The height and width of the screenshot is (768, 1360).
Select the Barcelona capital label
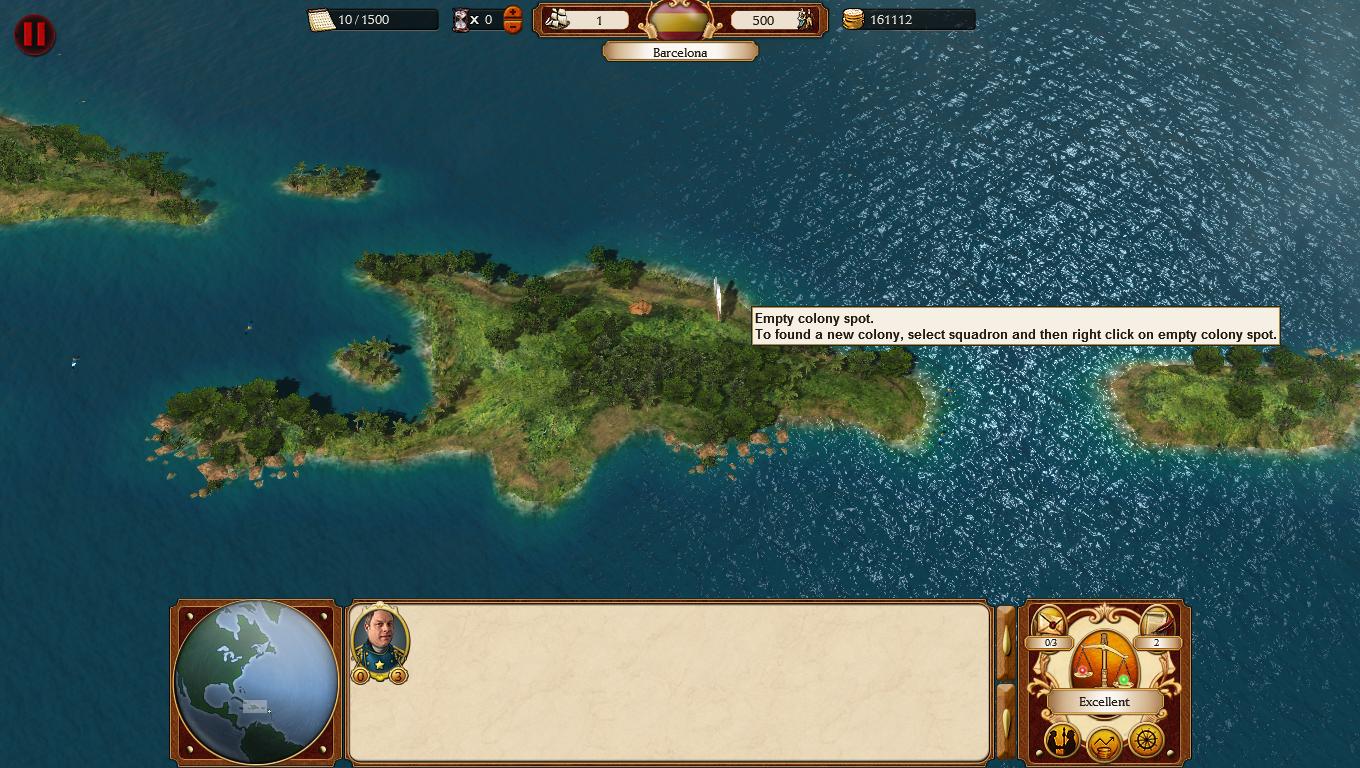pyautogui.click(x=680, y=52)
